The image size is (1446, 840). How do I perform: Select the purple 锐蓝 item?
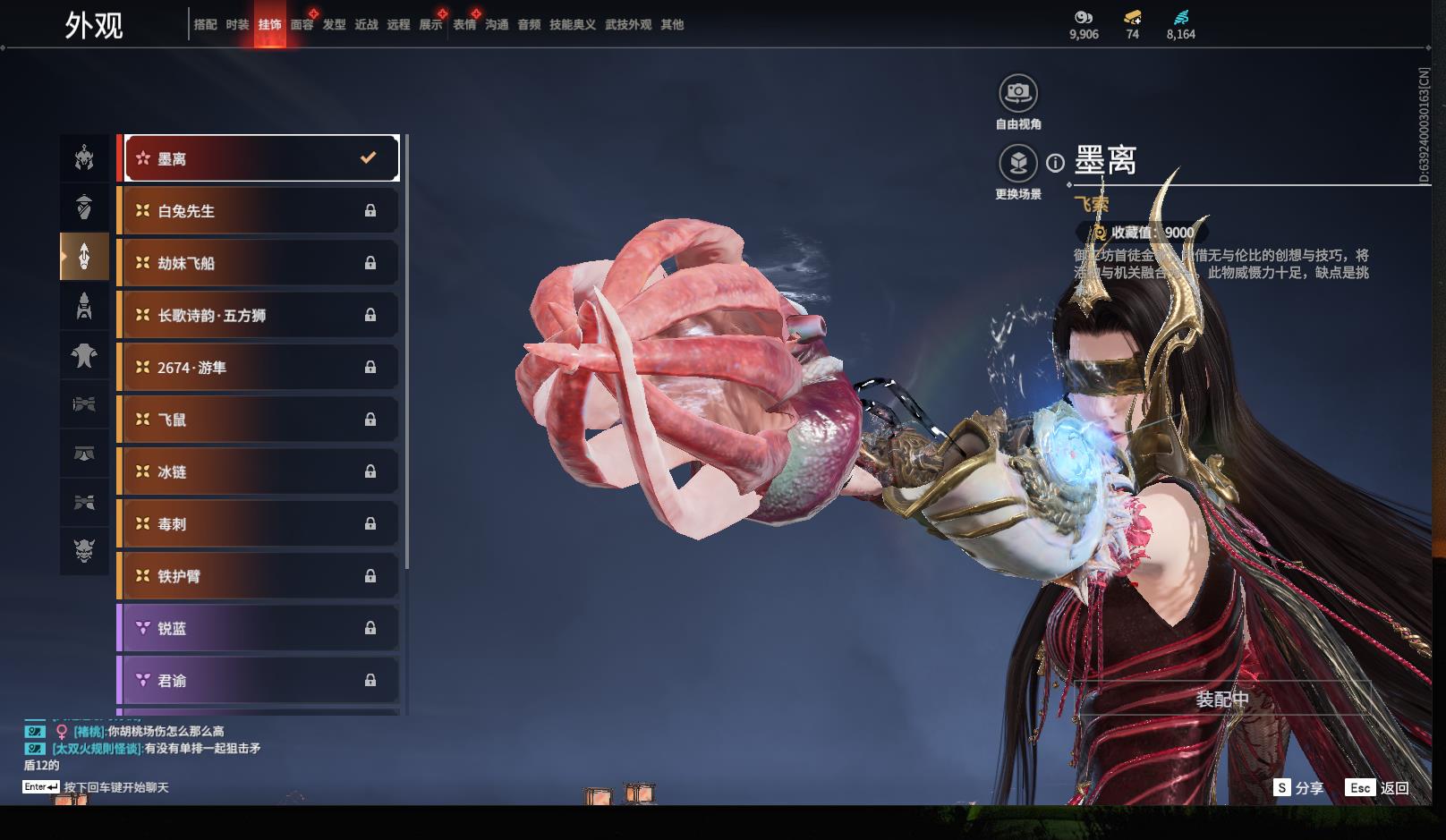pyautogui.click(x=259, y=628)
